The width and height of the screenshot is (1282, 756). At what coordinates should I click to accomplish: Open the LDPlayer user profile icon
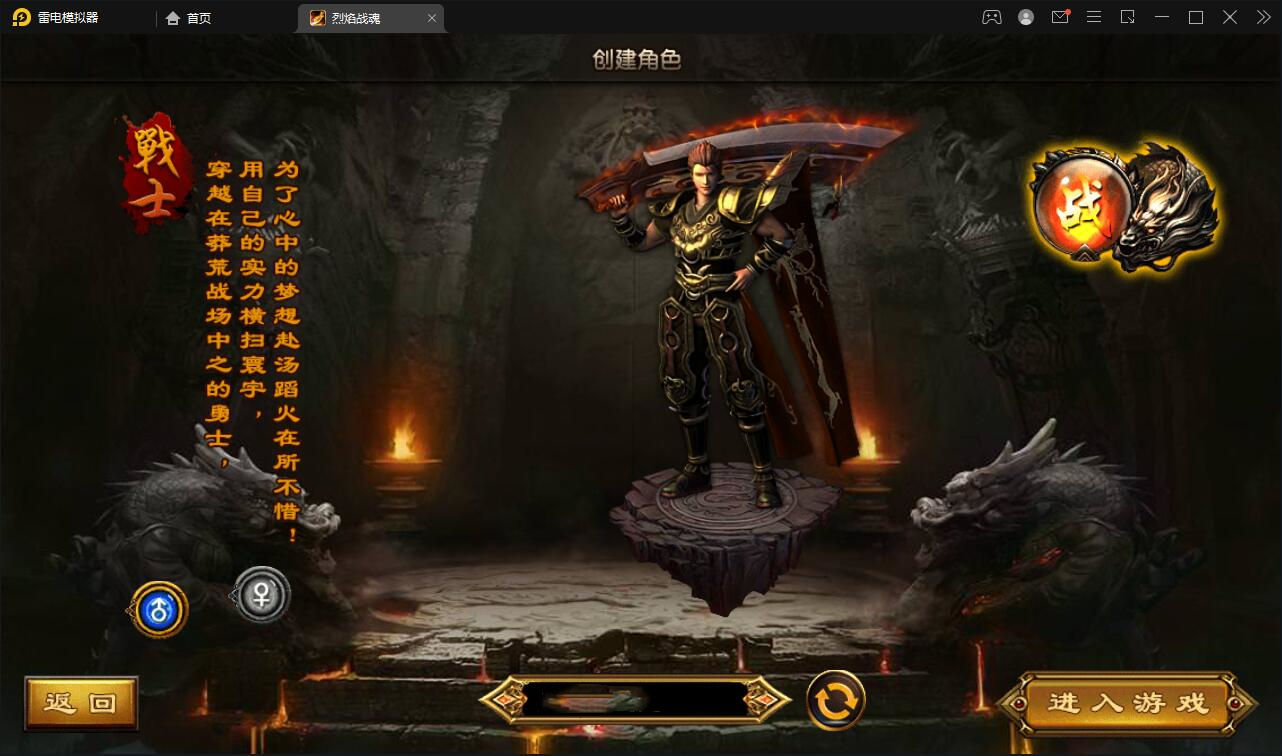coord(1025,17)
